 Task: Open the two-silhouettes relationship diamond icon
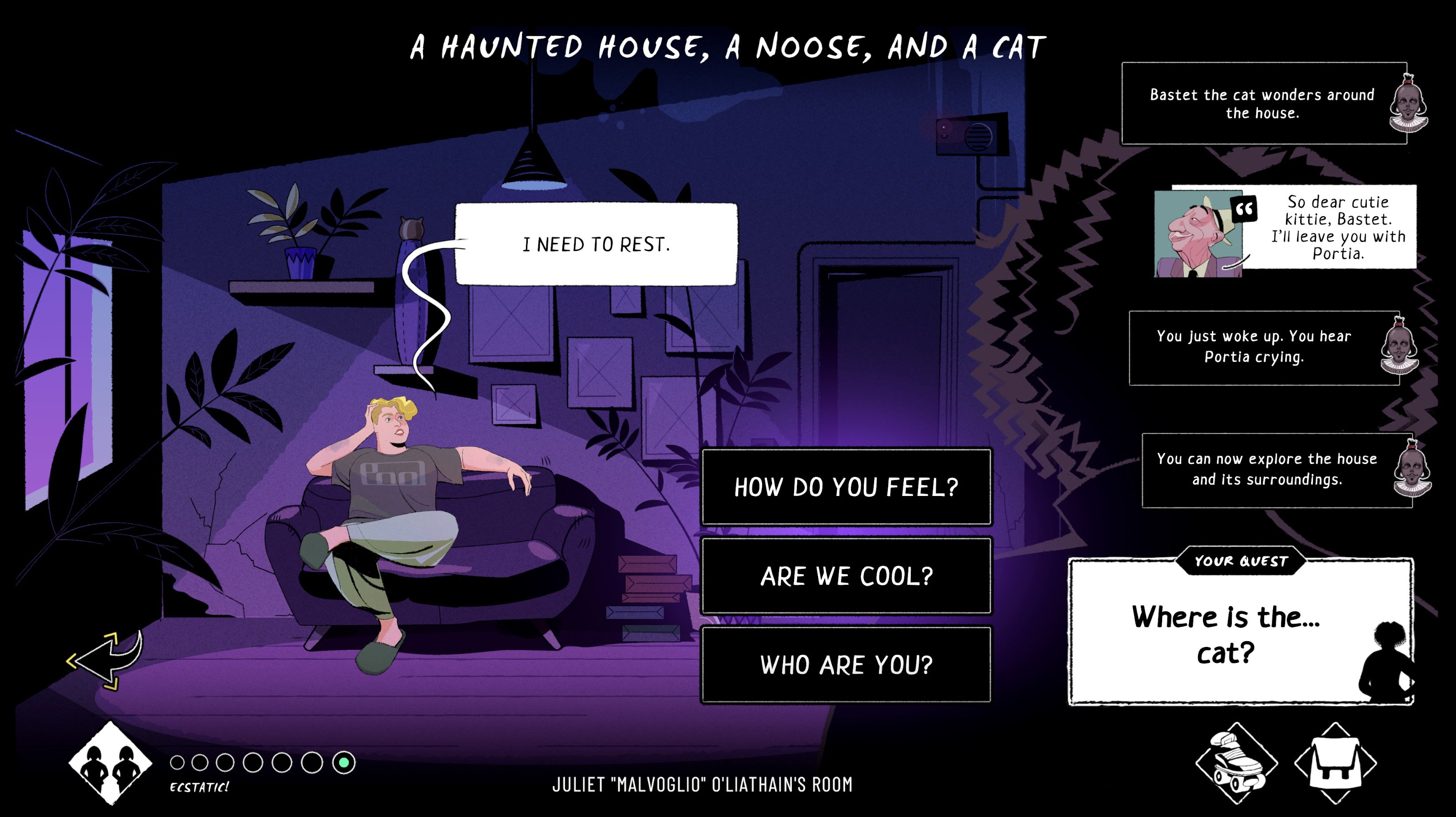[x=110, y=763]
